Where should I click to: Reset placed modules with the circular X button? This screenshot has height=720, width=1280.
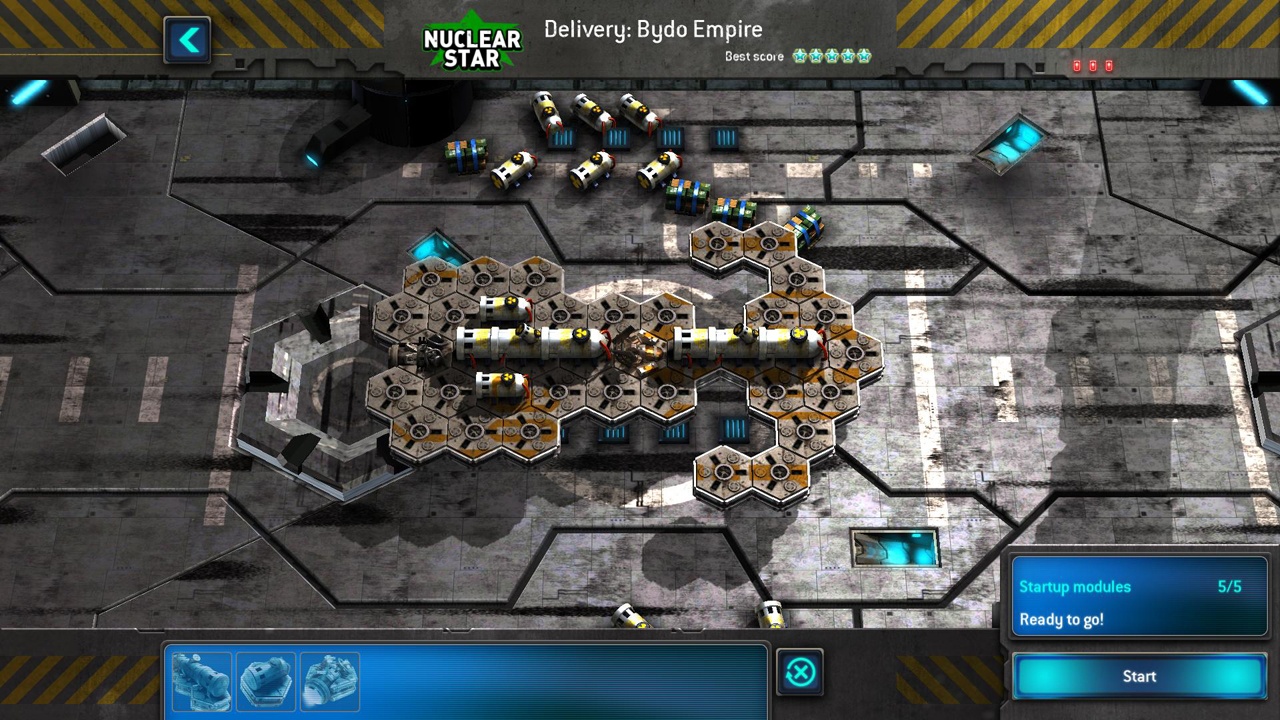pyautogui.click(x=800, y=673)
